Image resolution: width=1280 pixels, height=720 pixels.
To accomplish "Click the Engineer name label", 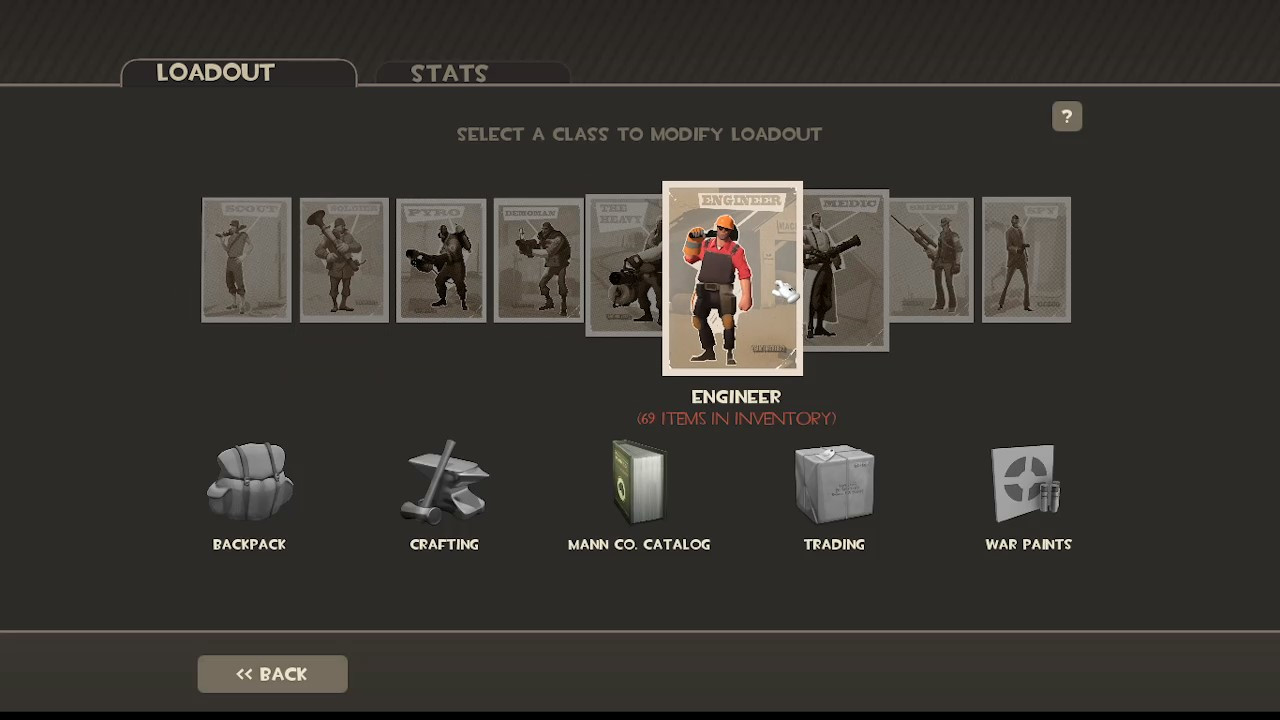I will coord(736,396).
